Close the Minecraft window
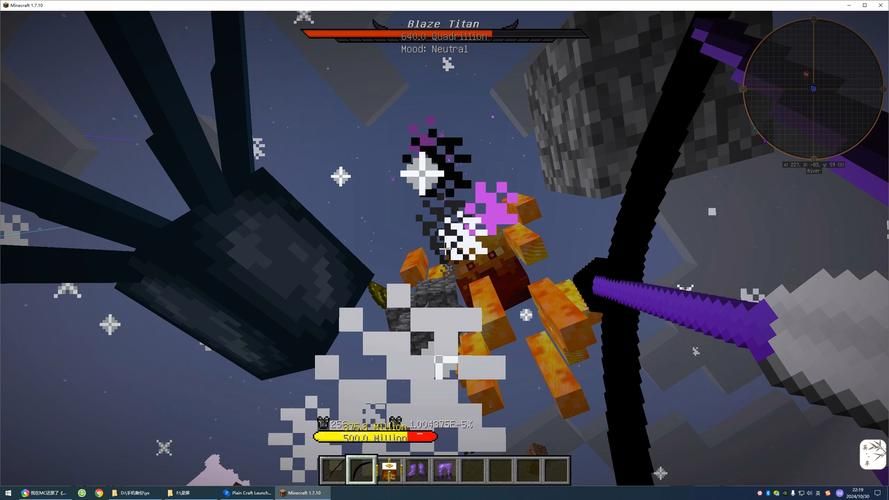The image size is (889, 500). point(877,5)
